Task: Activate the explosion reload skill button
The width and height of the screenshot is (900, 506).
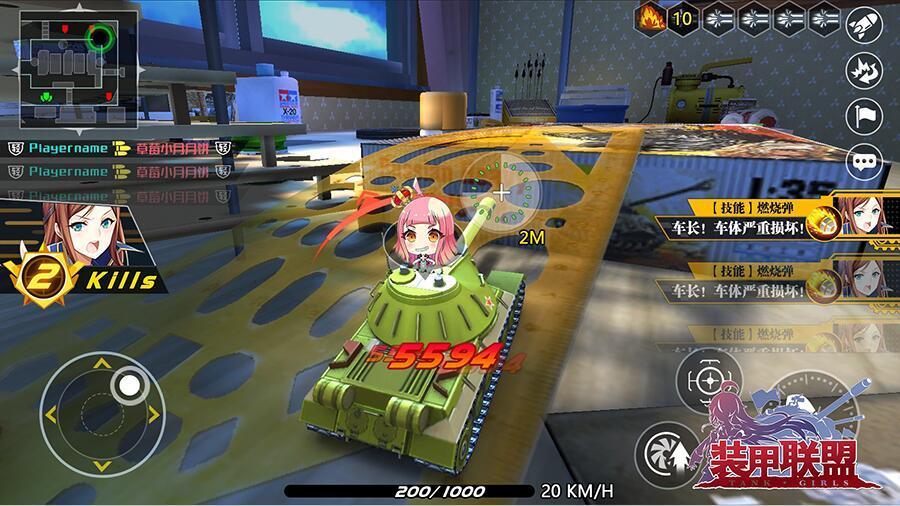Action: click(x=863, y=72)
